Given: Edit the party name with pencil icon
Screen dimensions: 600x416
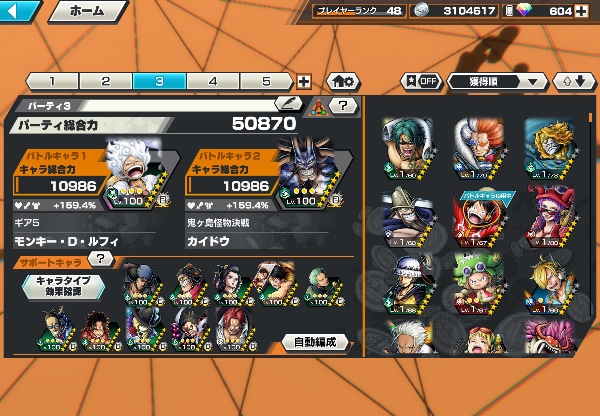Looking at the screenshot, I should 288,104.
